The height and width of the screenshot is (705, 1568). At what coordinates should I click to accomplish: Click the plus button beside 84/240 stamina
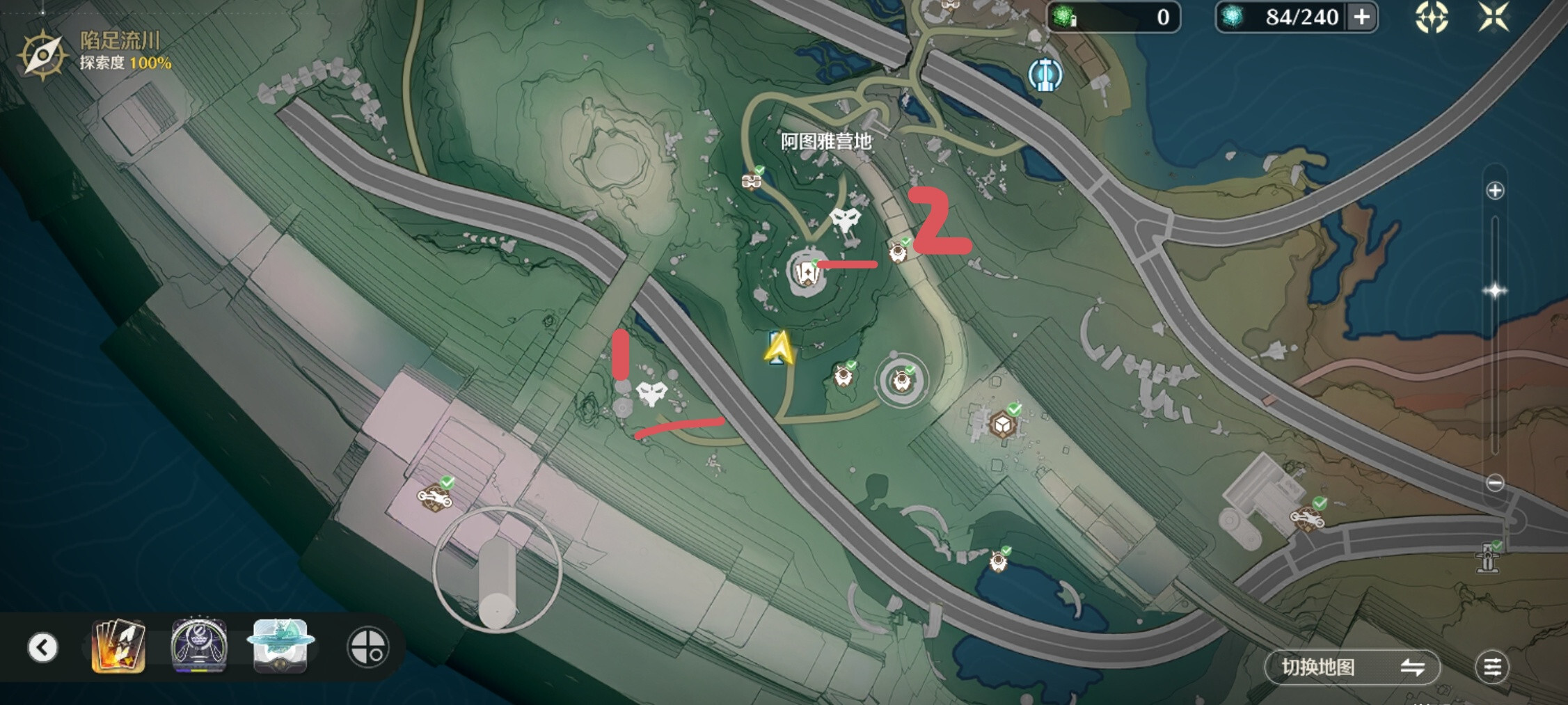tap(1362, 17)
